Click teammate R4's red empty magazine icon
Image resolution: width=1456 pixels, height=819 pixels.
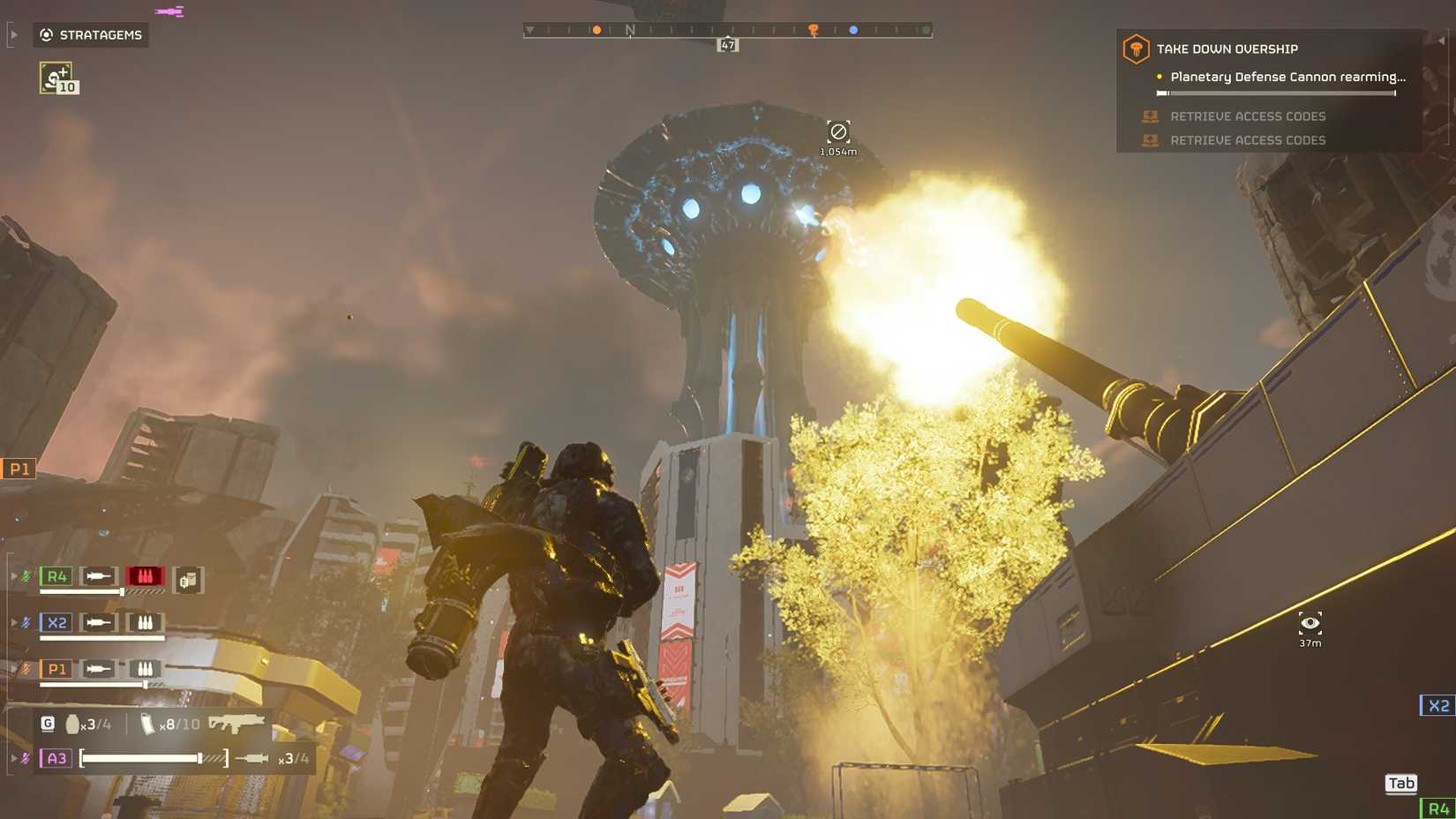pyautogui.click(x=145, y=576)
